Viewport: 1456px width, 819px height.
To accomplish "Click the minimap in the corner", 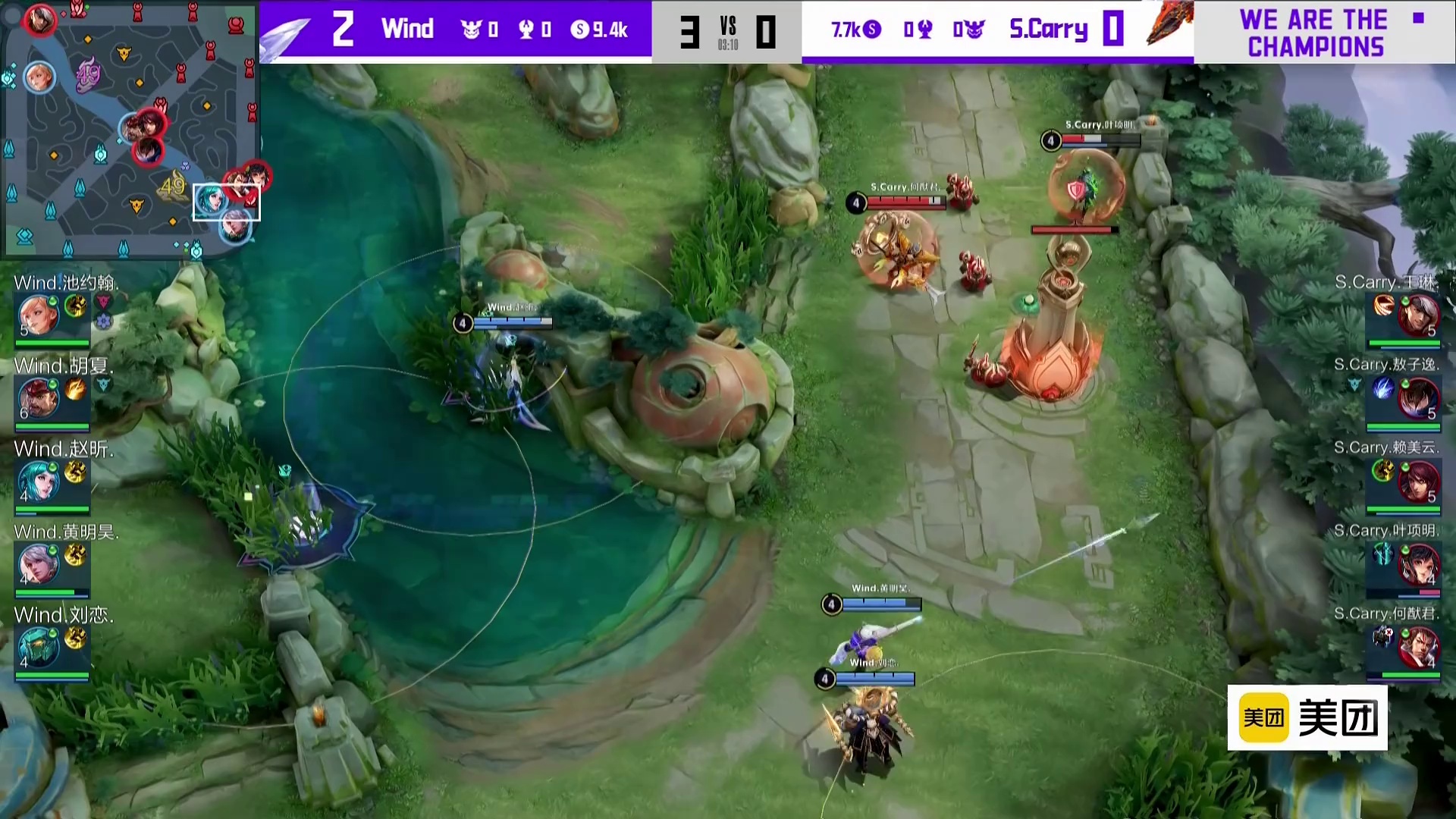I will point(130,129).
